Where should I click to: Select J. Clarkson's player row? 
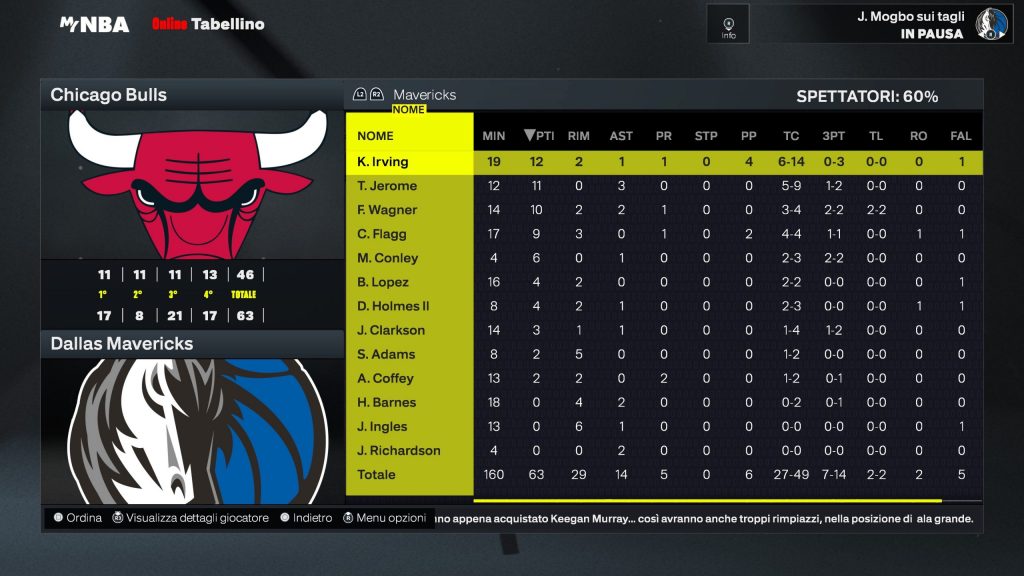(x=391, y=330)
